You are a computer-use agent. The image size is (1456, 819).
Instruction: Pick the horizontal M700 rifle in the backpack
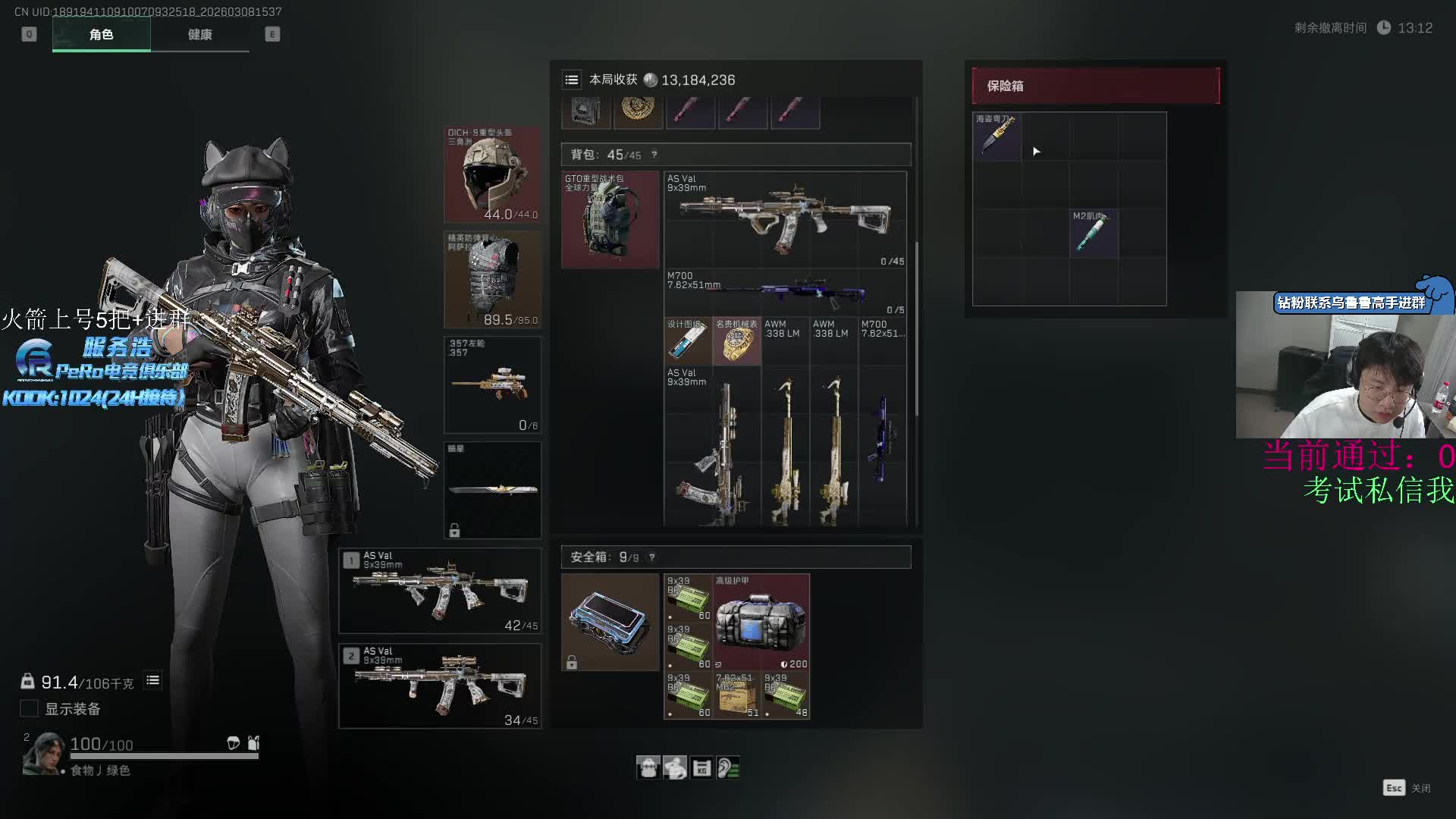pos(785,293)
